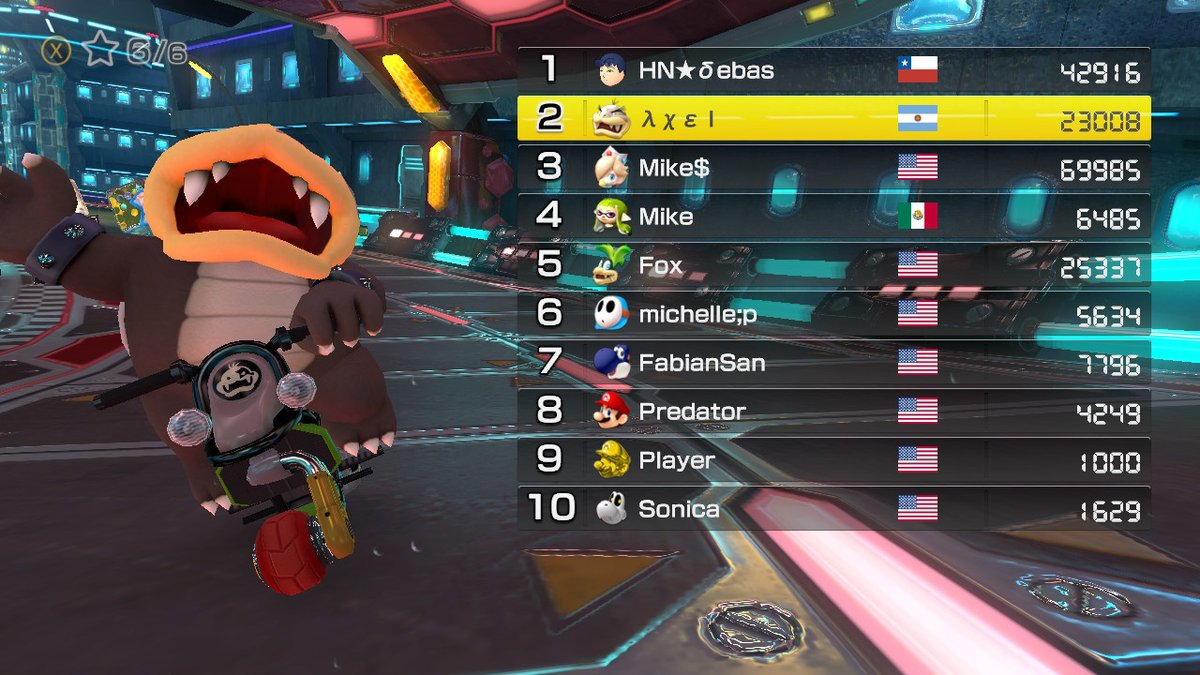Select first-place player HN★δebas row

click(x=833, y=70)
